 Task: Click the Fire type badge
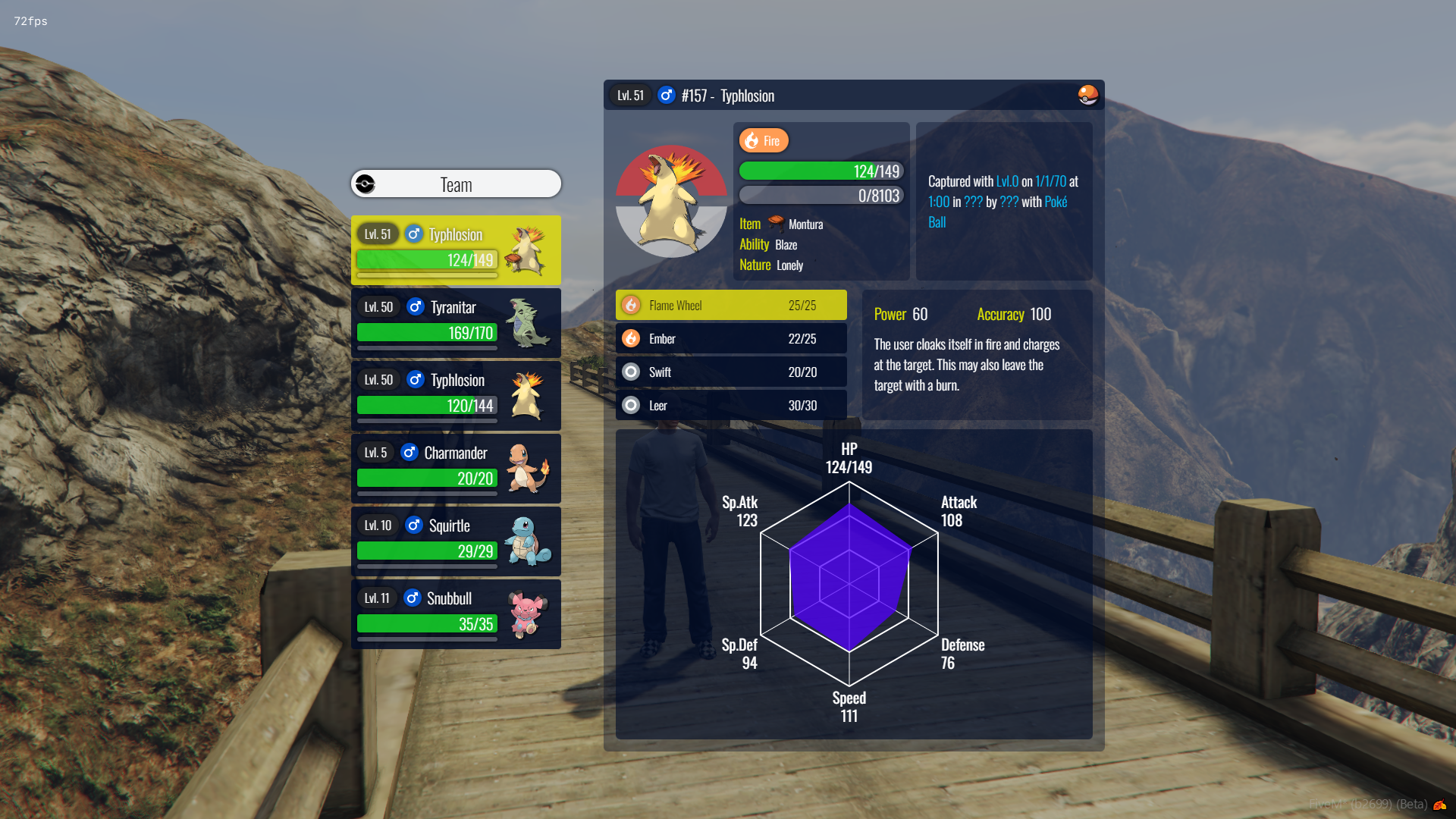point(764,141)
